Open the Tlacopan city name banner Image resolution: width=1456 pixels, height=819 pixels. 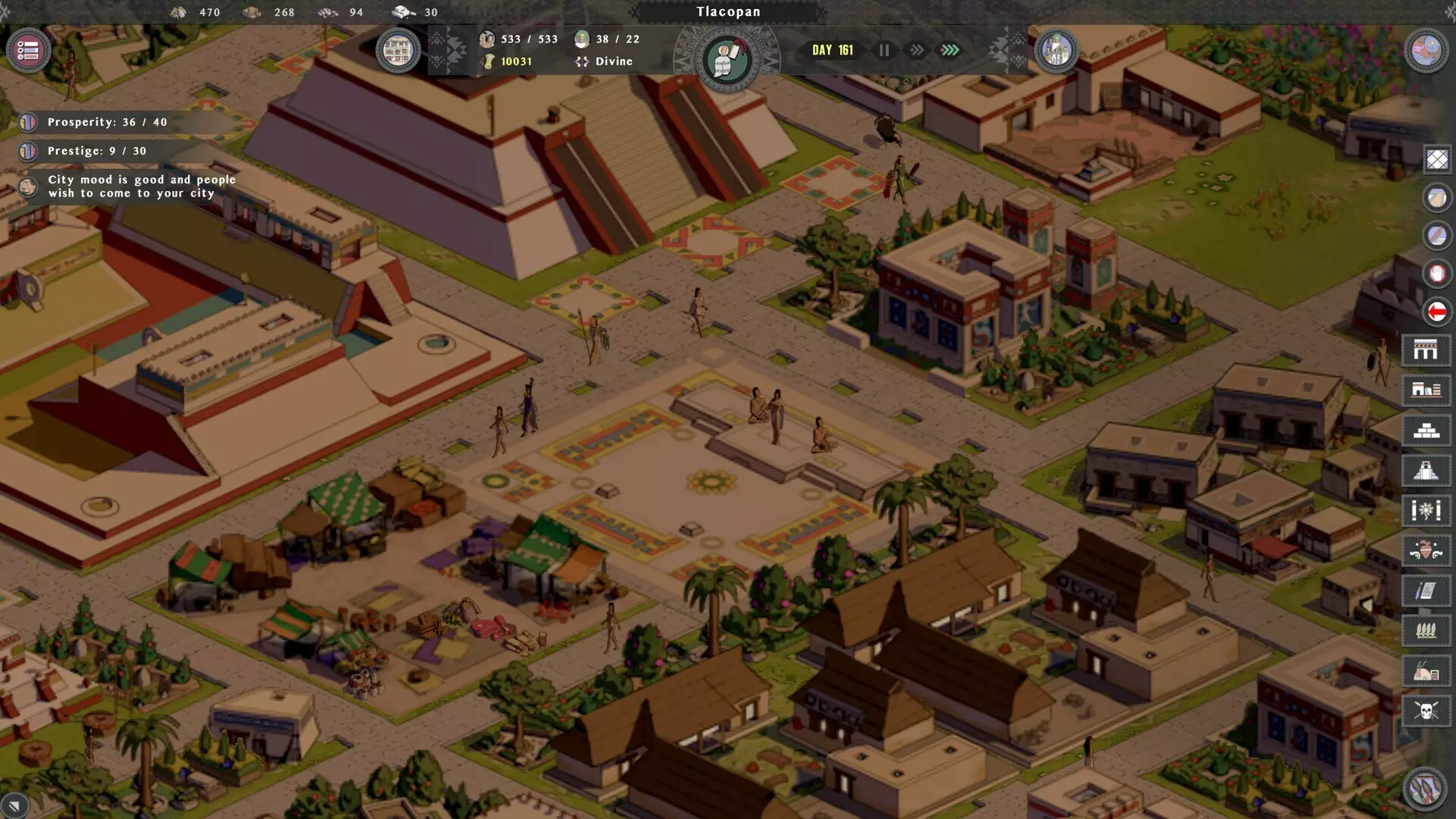coord(728,11)
